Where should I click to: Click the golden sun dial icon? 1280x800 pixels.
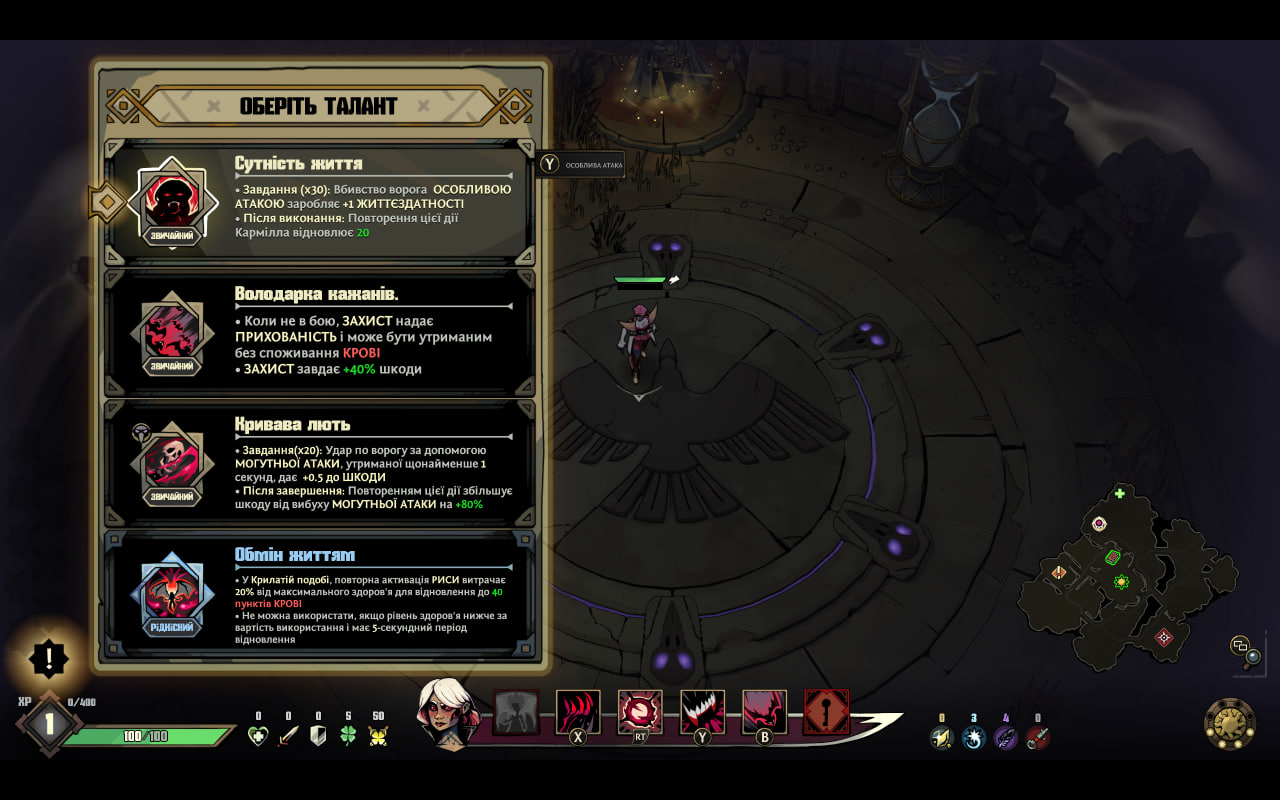click(1229, 723)
